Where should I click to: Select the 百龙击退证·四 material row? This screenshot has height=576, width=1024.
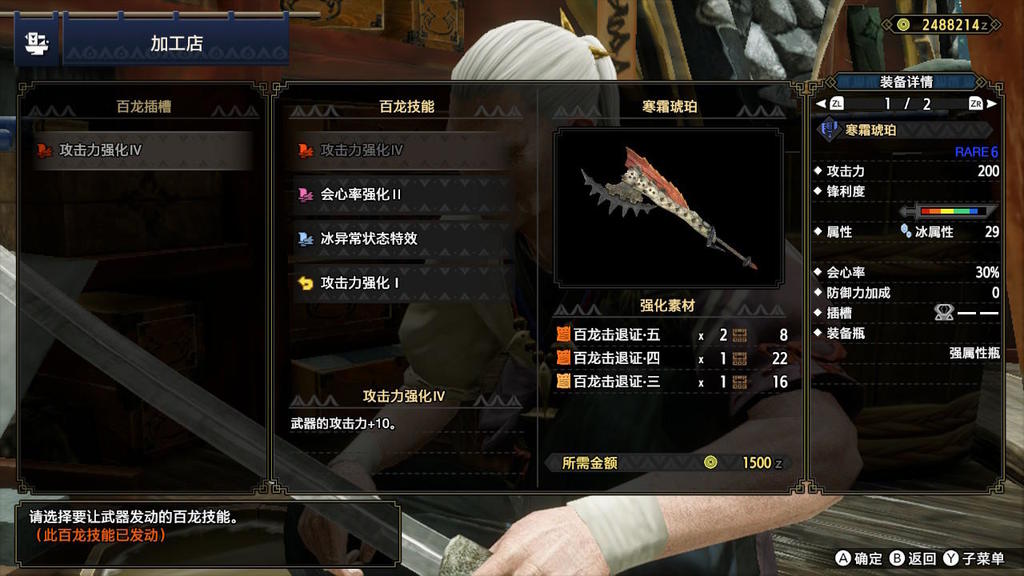(x=671, y=358)
